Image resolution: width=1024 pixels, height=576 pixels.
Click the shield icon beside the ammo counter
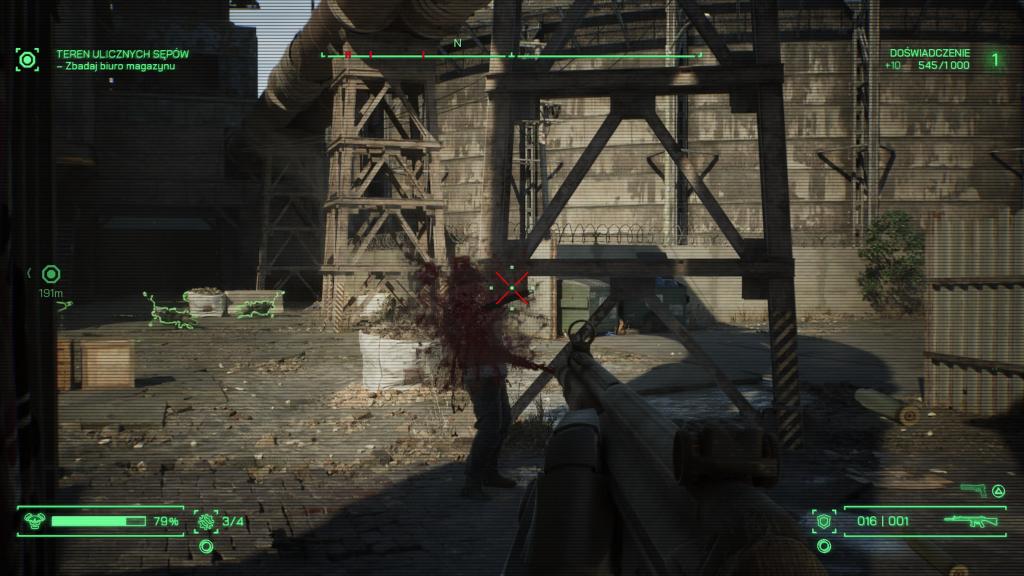tap(824, 521)
